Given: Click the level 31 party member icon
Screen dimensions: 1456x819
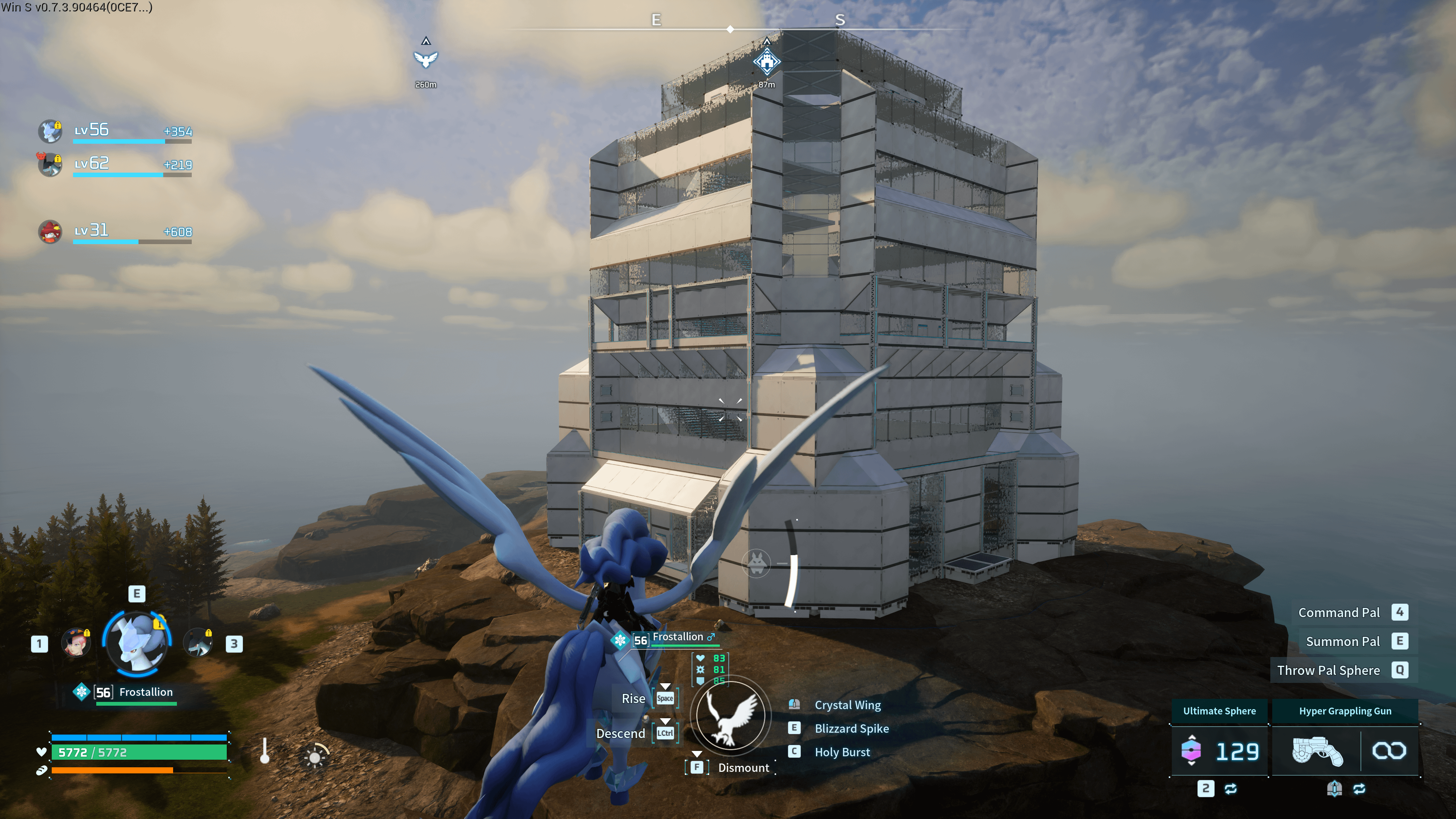Looking at the screenshot, I should (x=50, y=232).
